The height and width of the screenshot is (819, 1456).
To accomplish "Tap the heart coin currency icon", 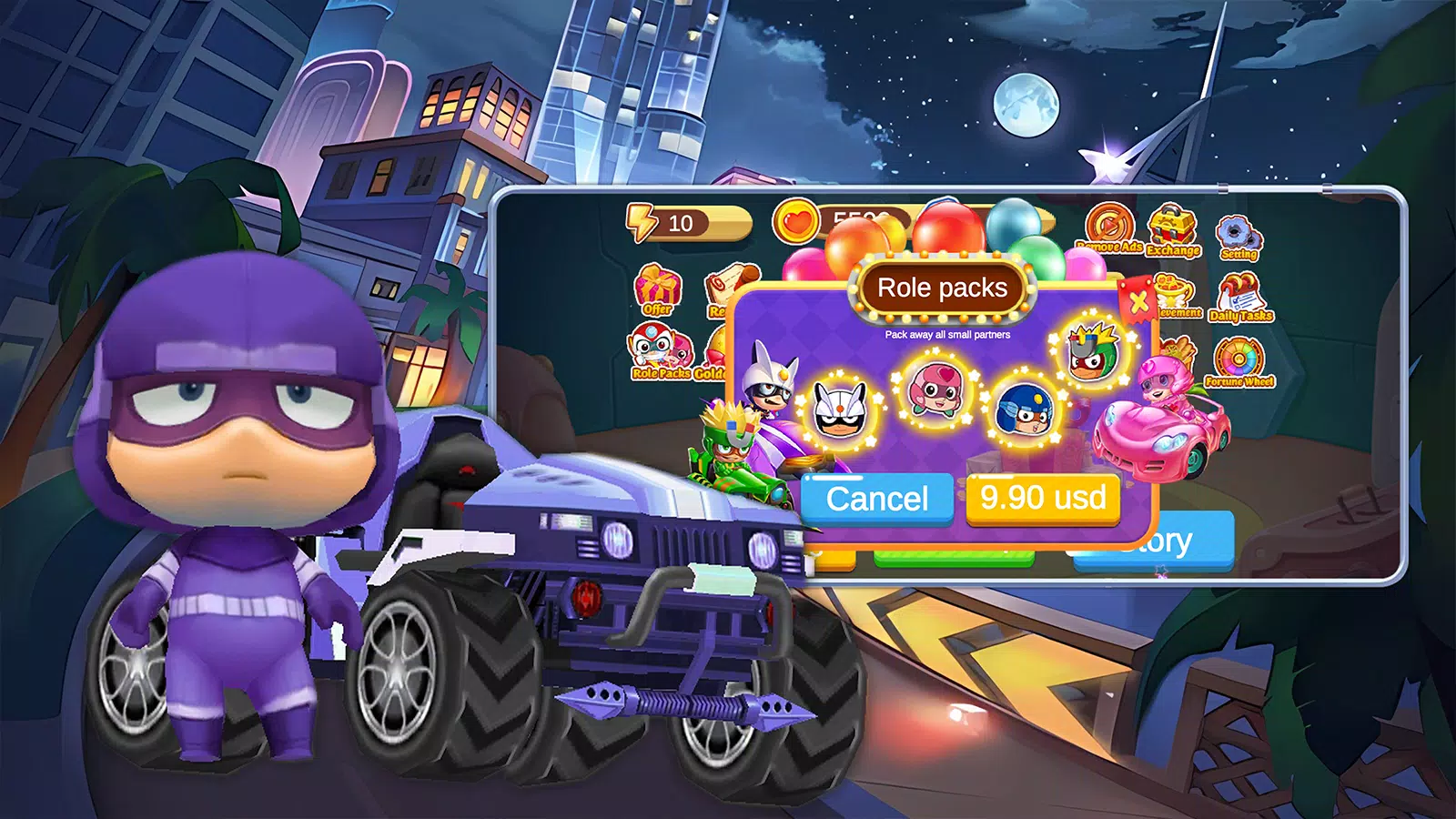I will 795,222.
